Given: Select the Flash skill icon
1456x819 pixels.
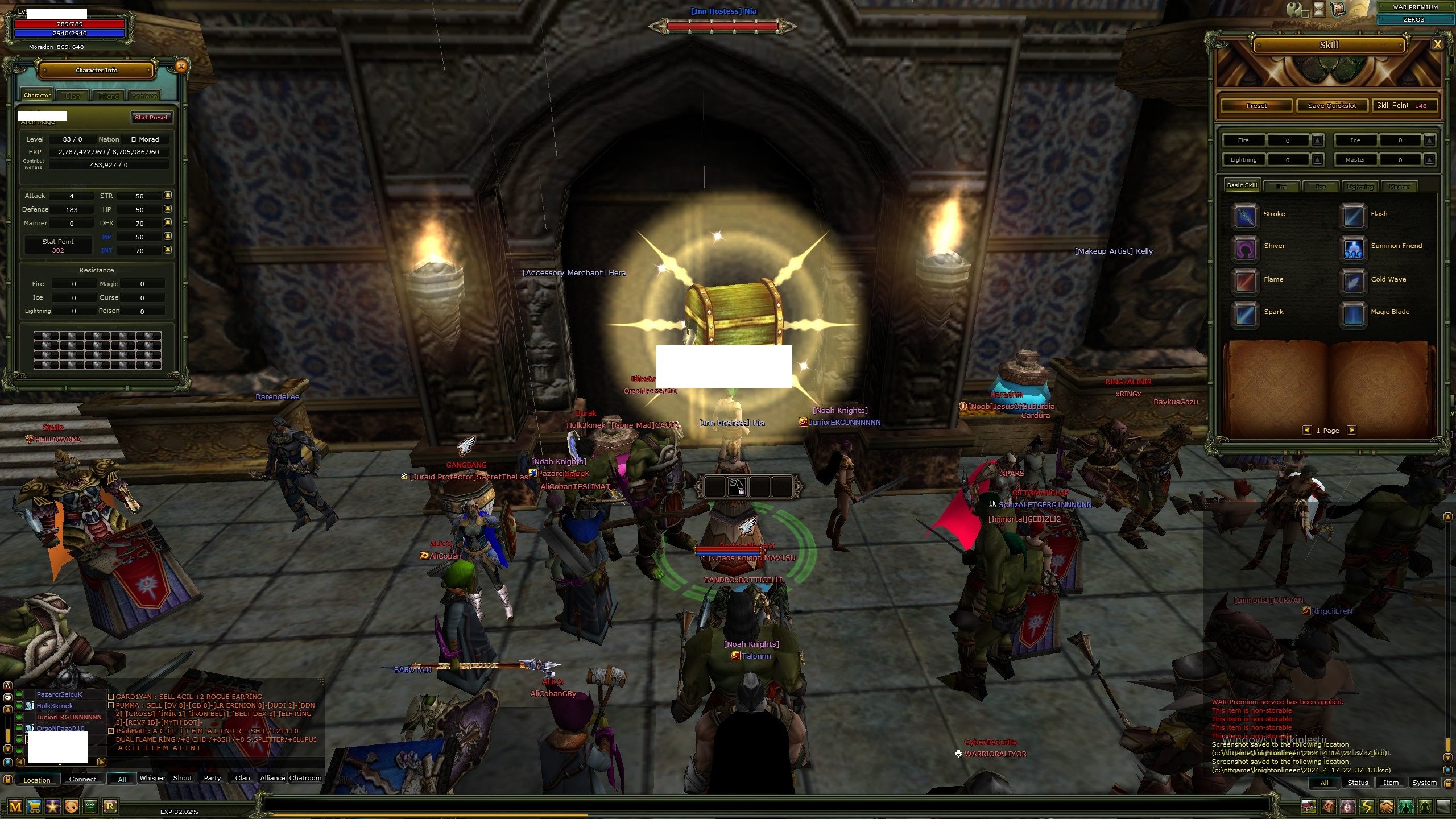Looking at the screenshot, I should click(x=1352, y=216).
